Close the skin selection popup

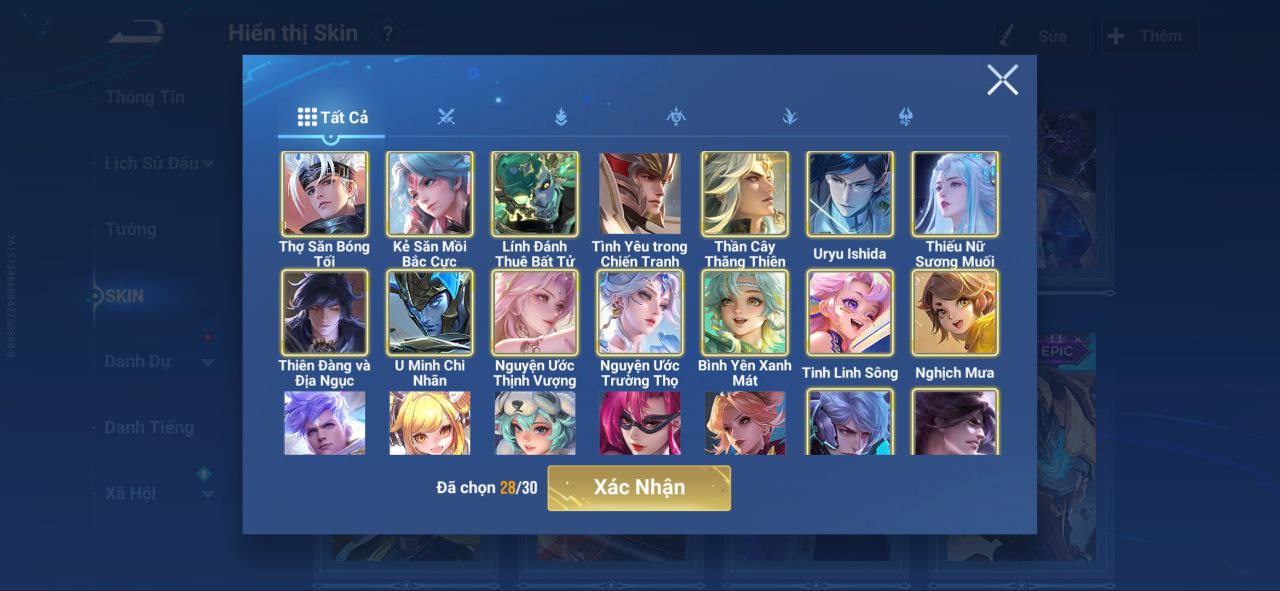[x=1002, y=80]
